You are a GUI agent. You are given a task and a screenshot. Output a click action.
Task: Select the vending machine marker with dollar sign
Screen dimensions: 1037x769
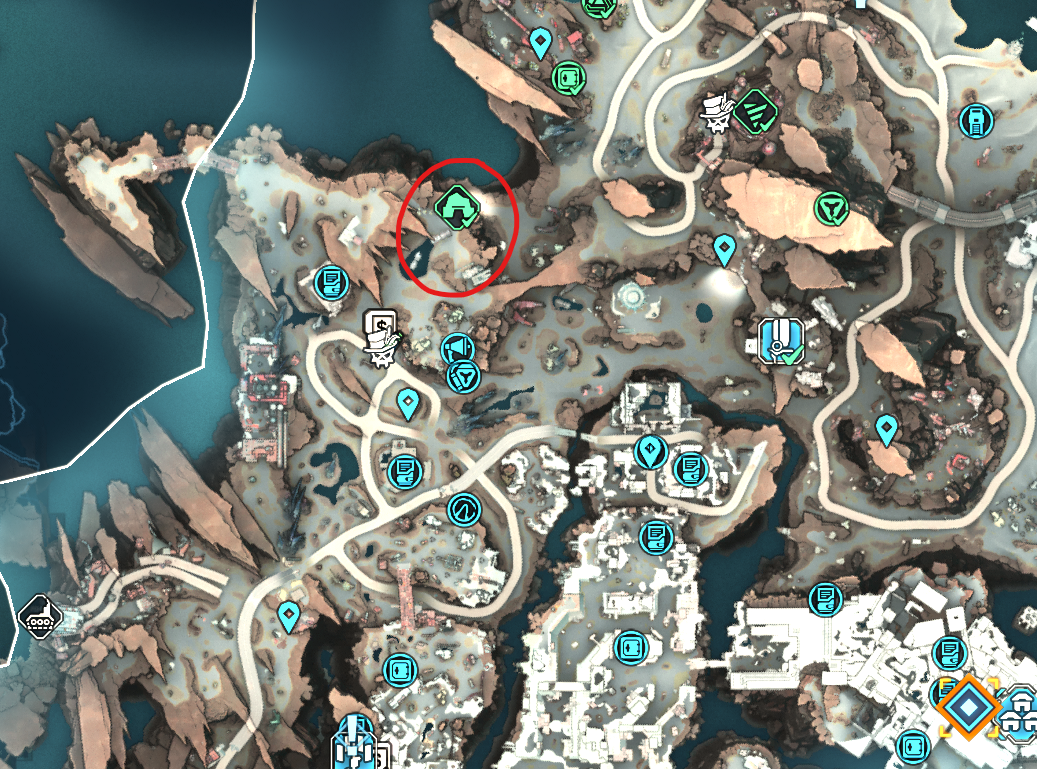[379, 324]
